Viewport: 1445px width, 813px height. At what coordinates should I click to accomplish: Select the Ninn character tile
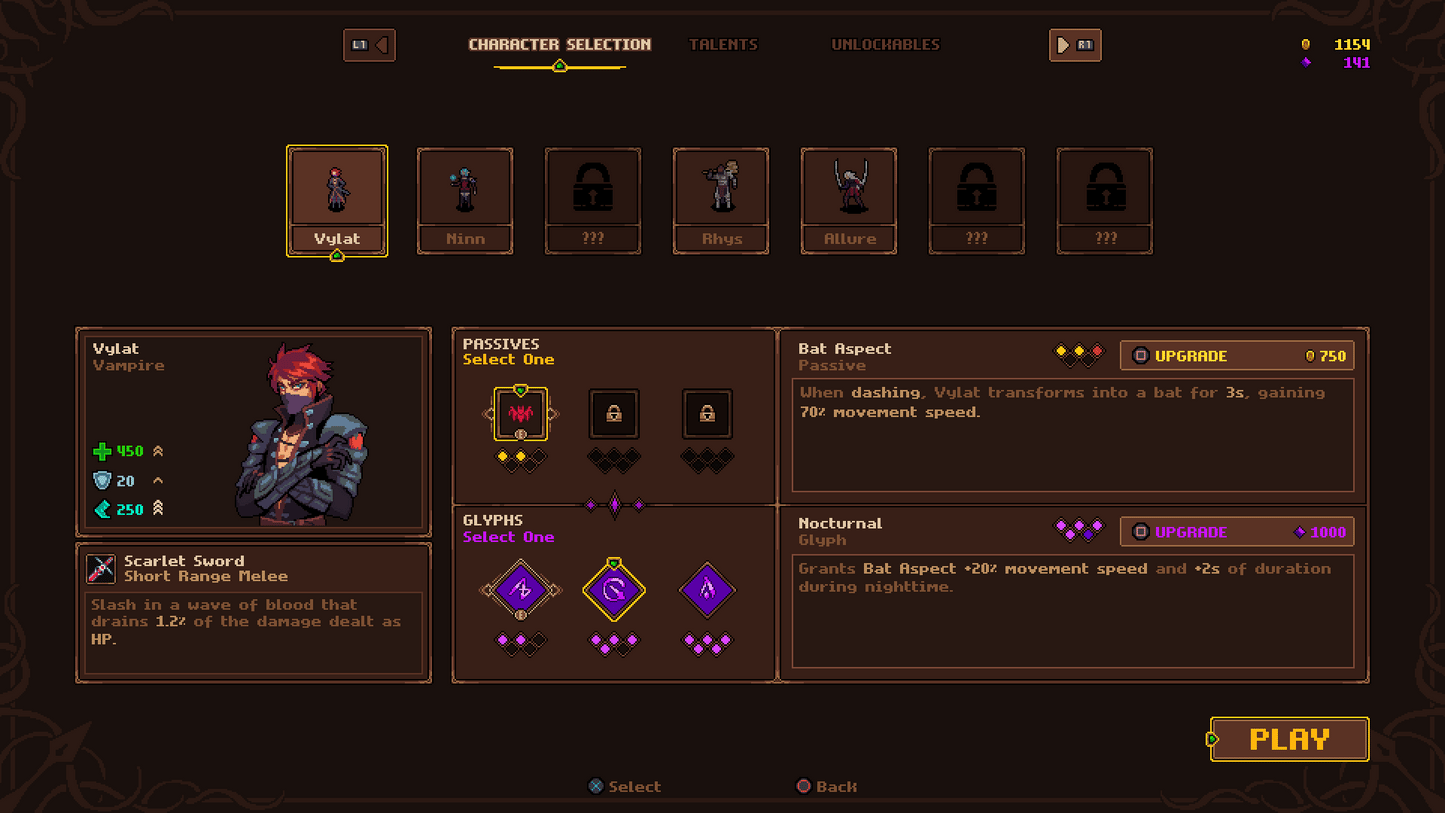[x=465, y=200]
